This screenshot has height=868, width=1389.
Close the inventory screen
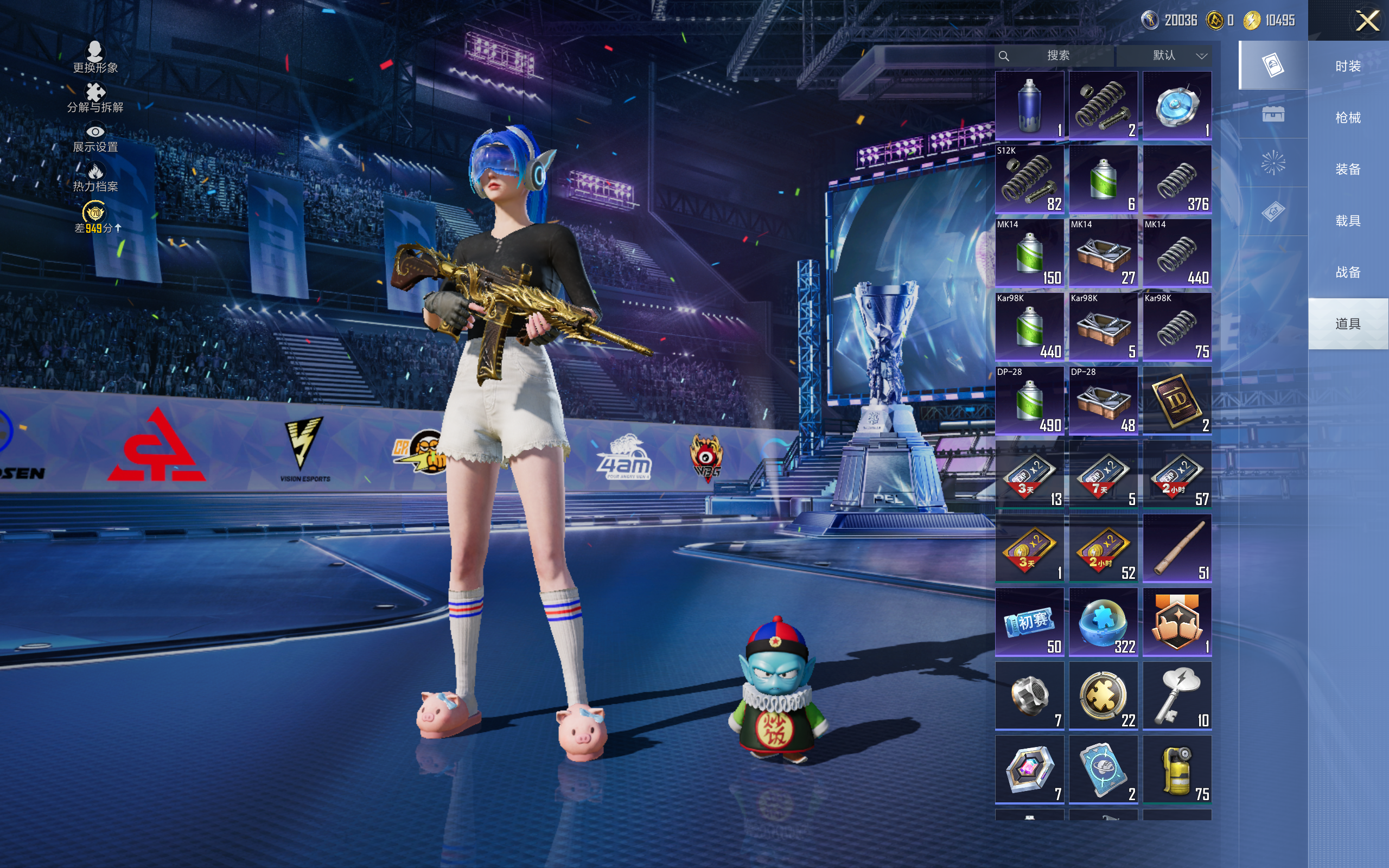[1367, 21]
